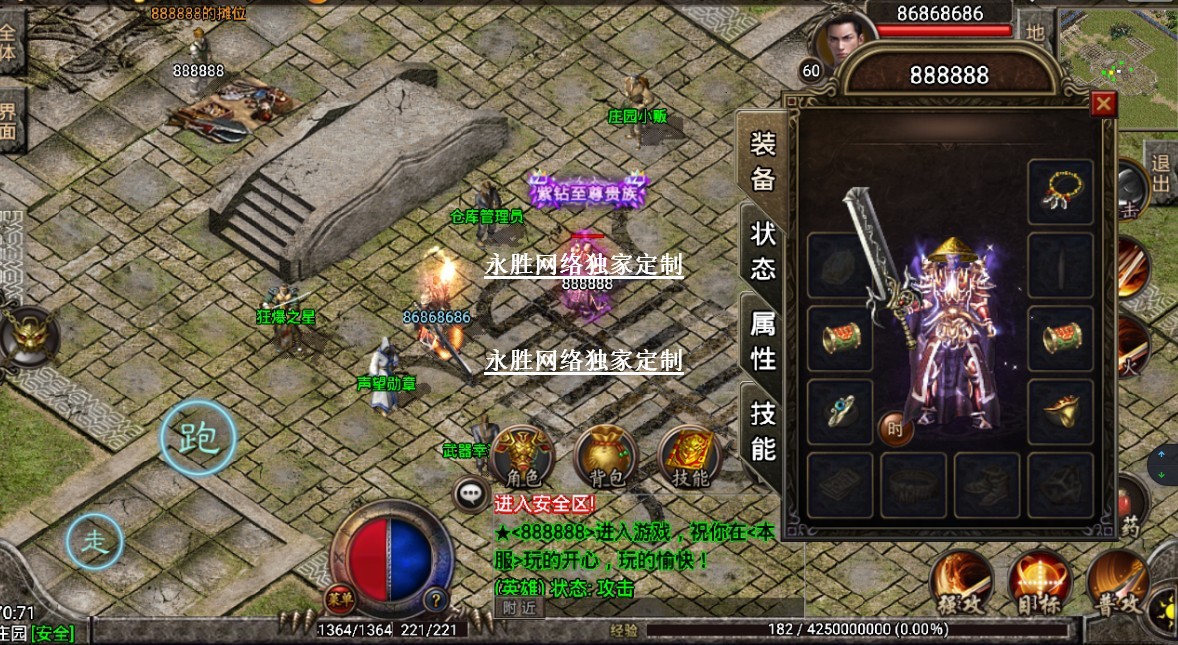Viewport: 1178px width, 645px height.
Task: Click the round 时 (fashion) button
Action: pyautogui.click(x=896, y=430)
